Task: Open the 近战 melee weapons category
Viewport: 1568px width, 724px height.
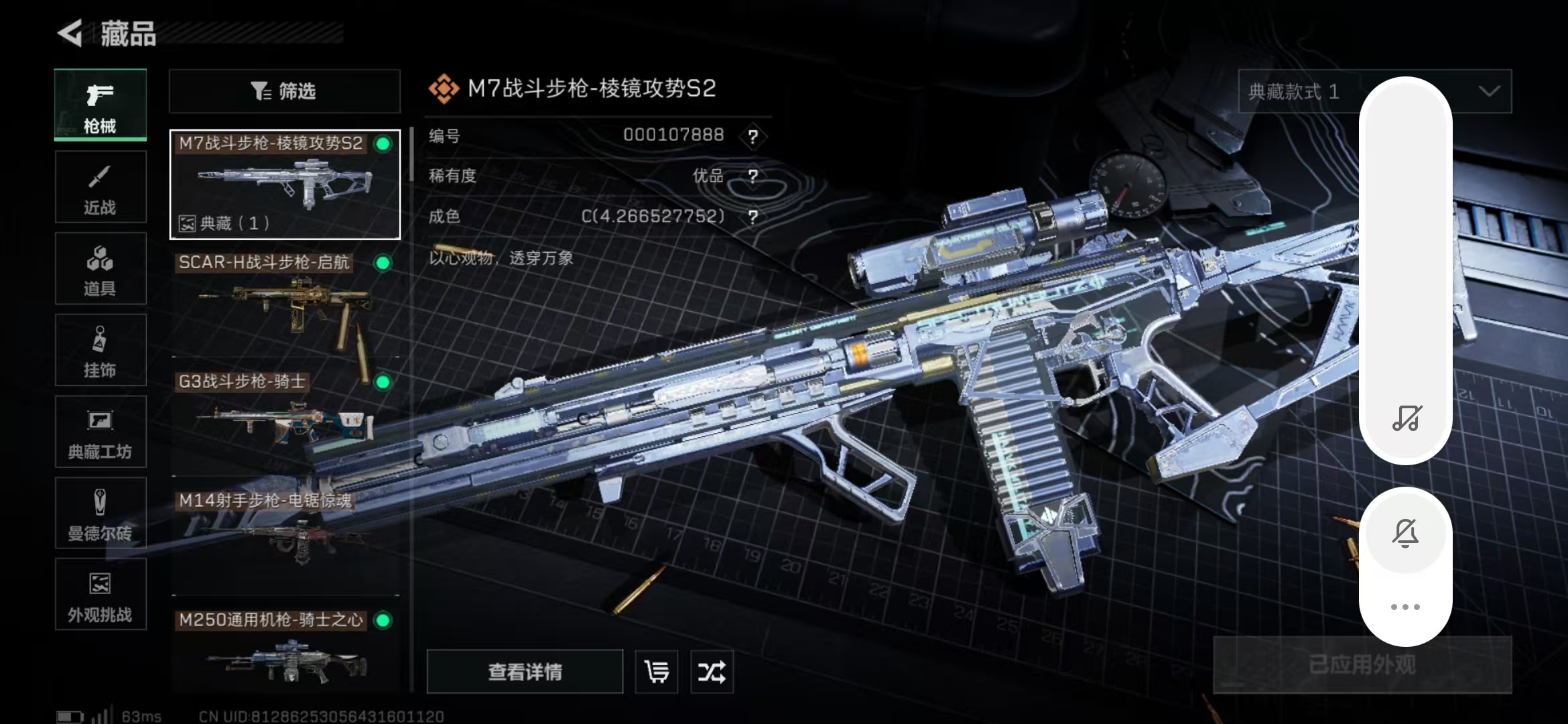Action: (99, 186)
